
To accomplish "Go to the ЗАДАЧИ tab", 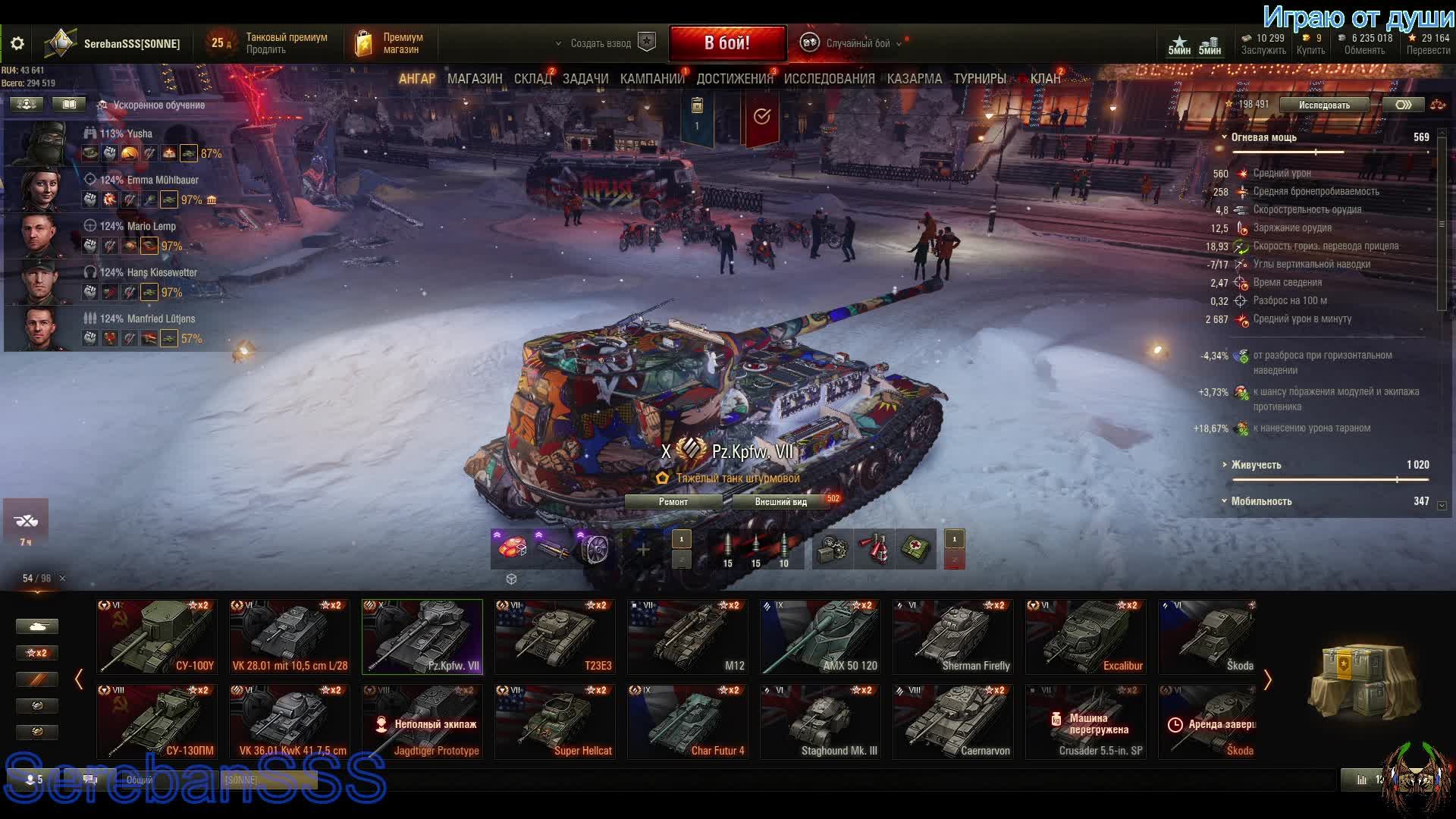I will click(x=585, y=79).
